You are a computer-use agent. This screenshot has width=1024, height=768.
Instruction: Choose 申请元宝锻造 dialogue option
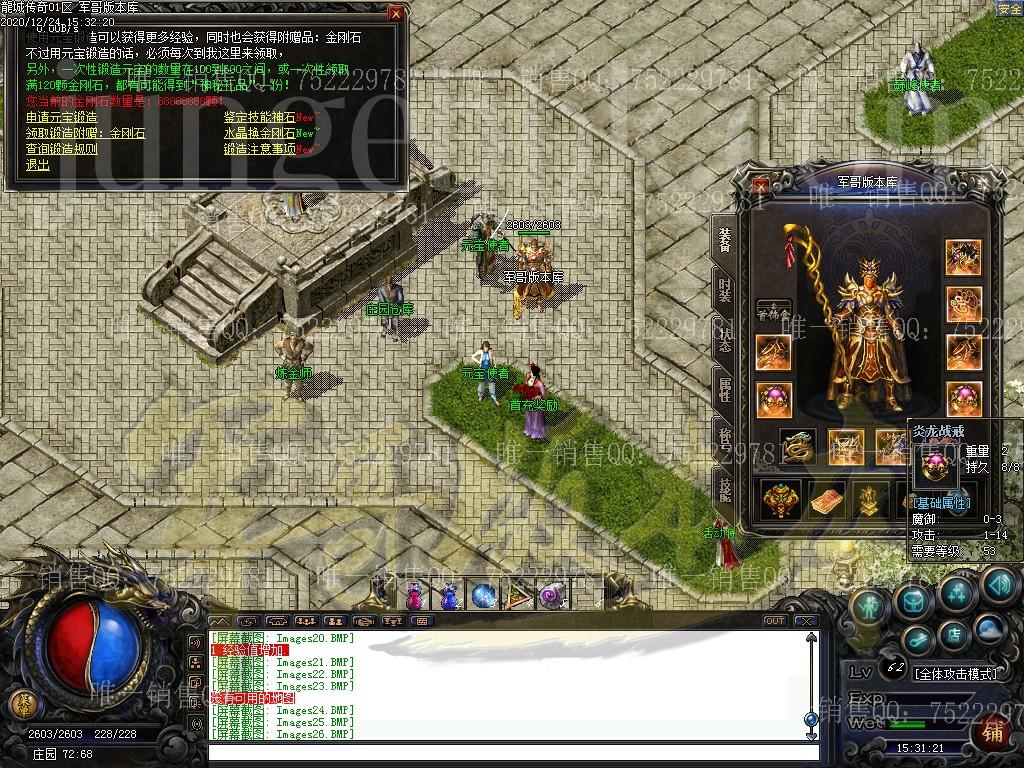tap(62, 117)
